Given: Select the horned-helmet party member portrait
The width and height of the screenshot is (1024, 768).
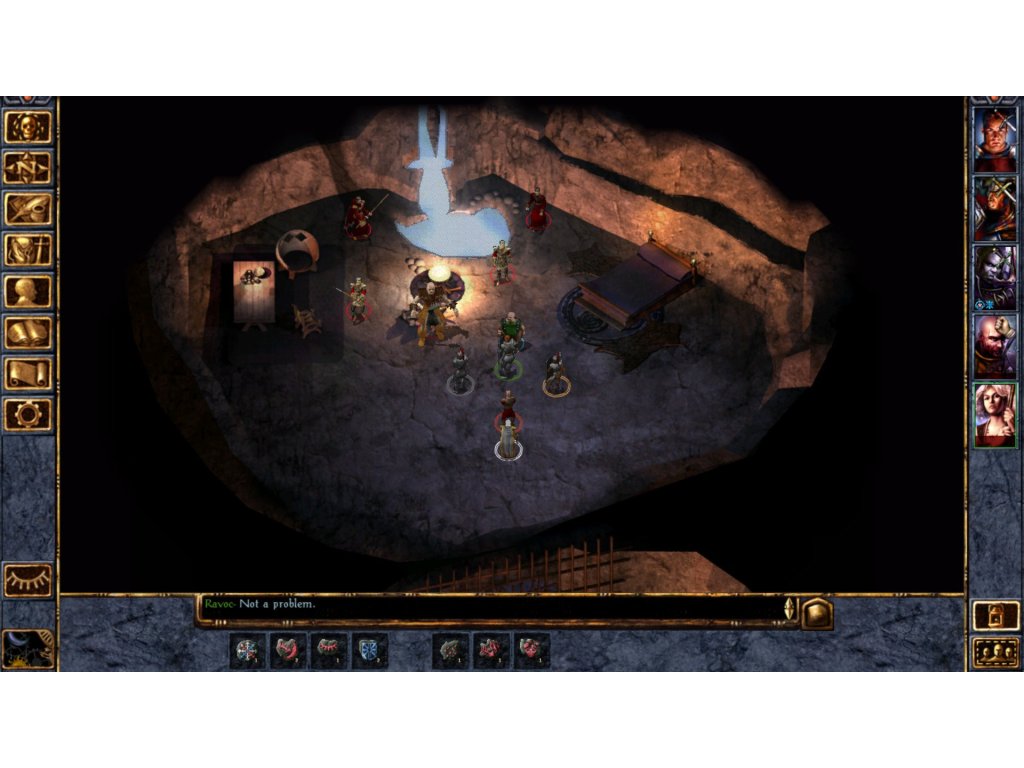Looking at the screenshot, I should [x=995, y=209].
